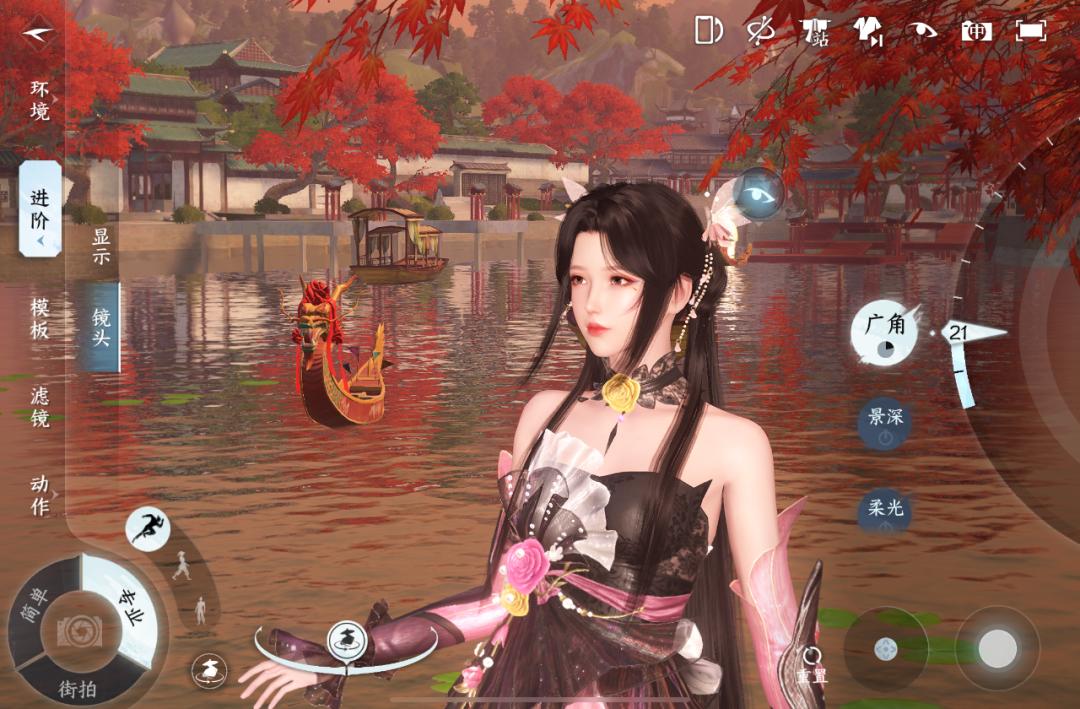Tap the white shutter capture button
This screenshot has width=1080, height=709.
point(997,650)
